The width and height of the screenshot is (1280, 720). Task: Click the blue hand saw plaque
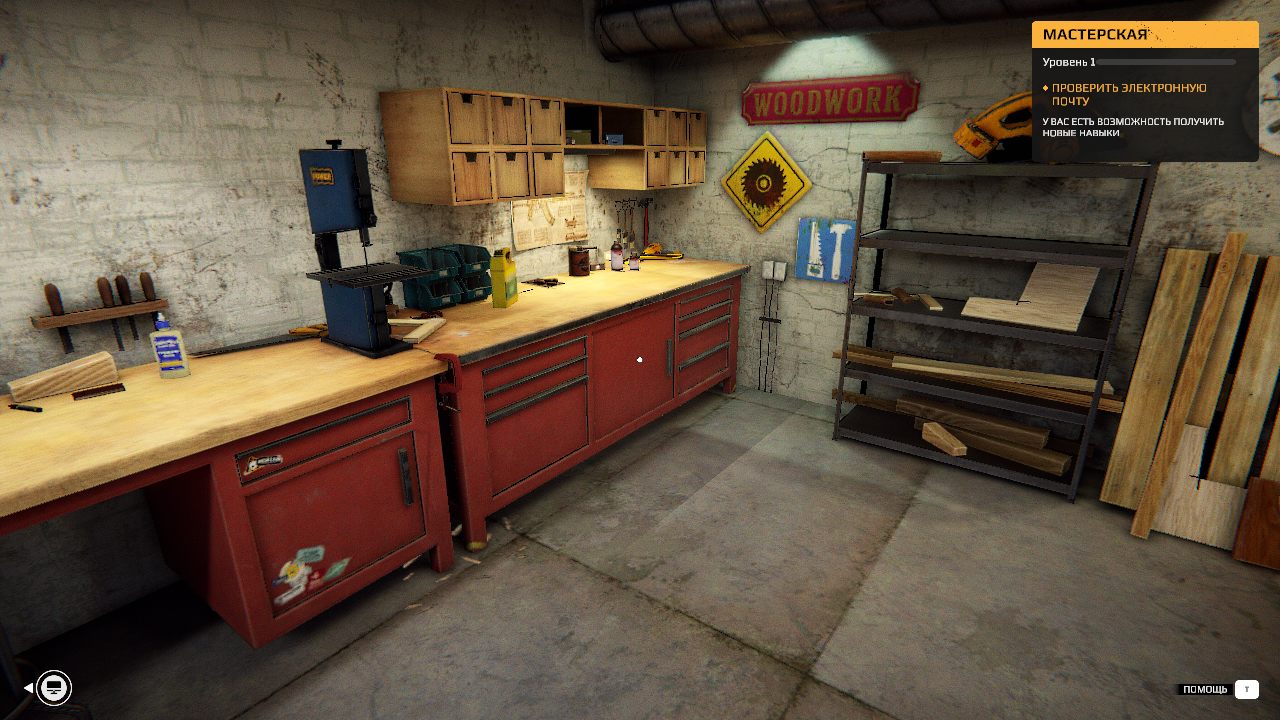822,250
